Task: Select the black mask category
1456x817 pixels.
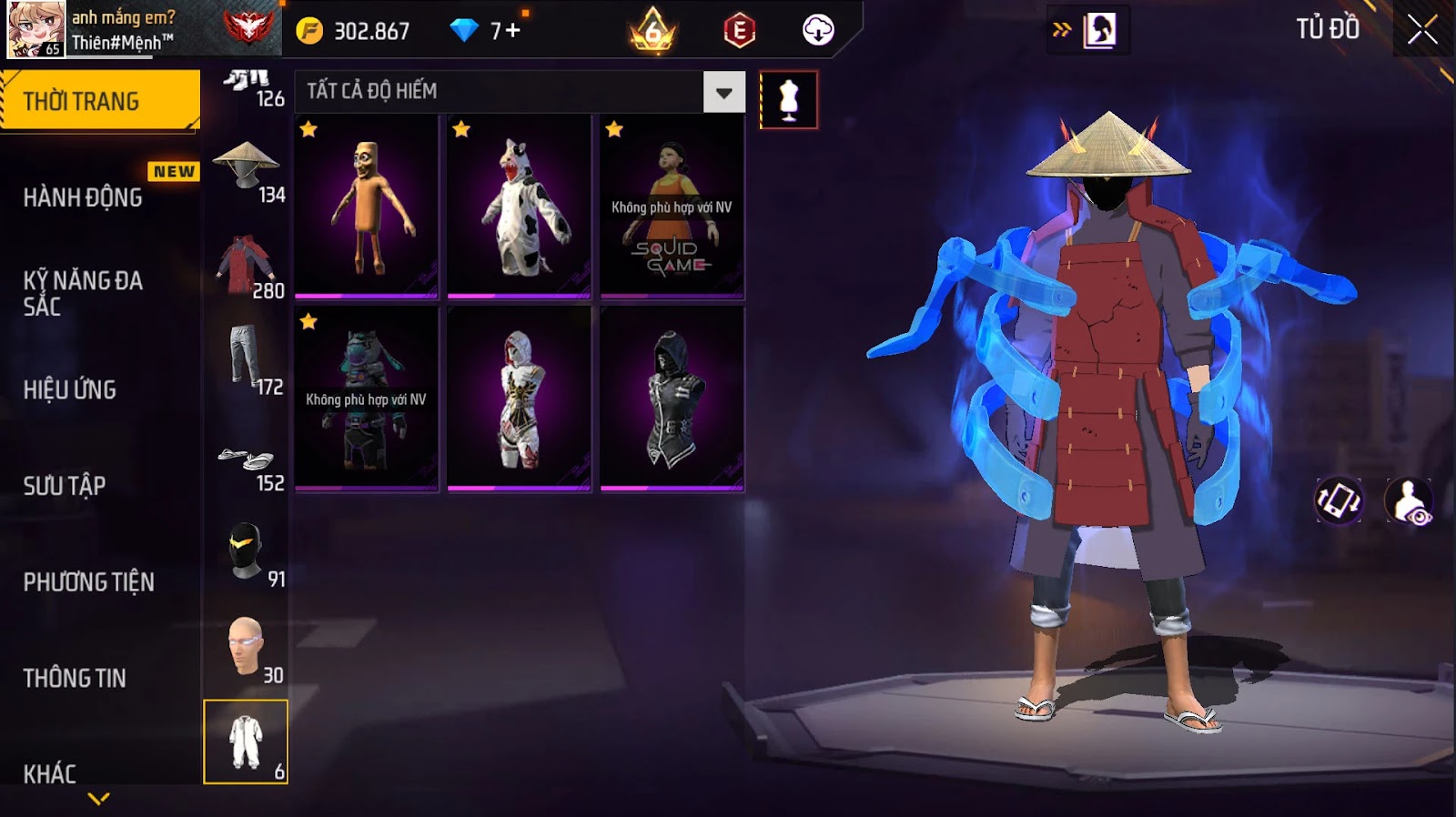Action: coord(246,552)
